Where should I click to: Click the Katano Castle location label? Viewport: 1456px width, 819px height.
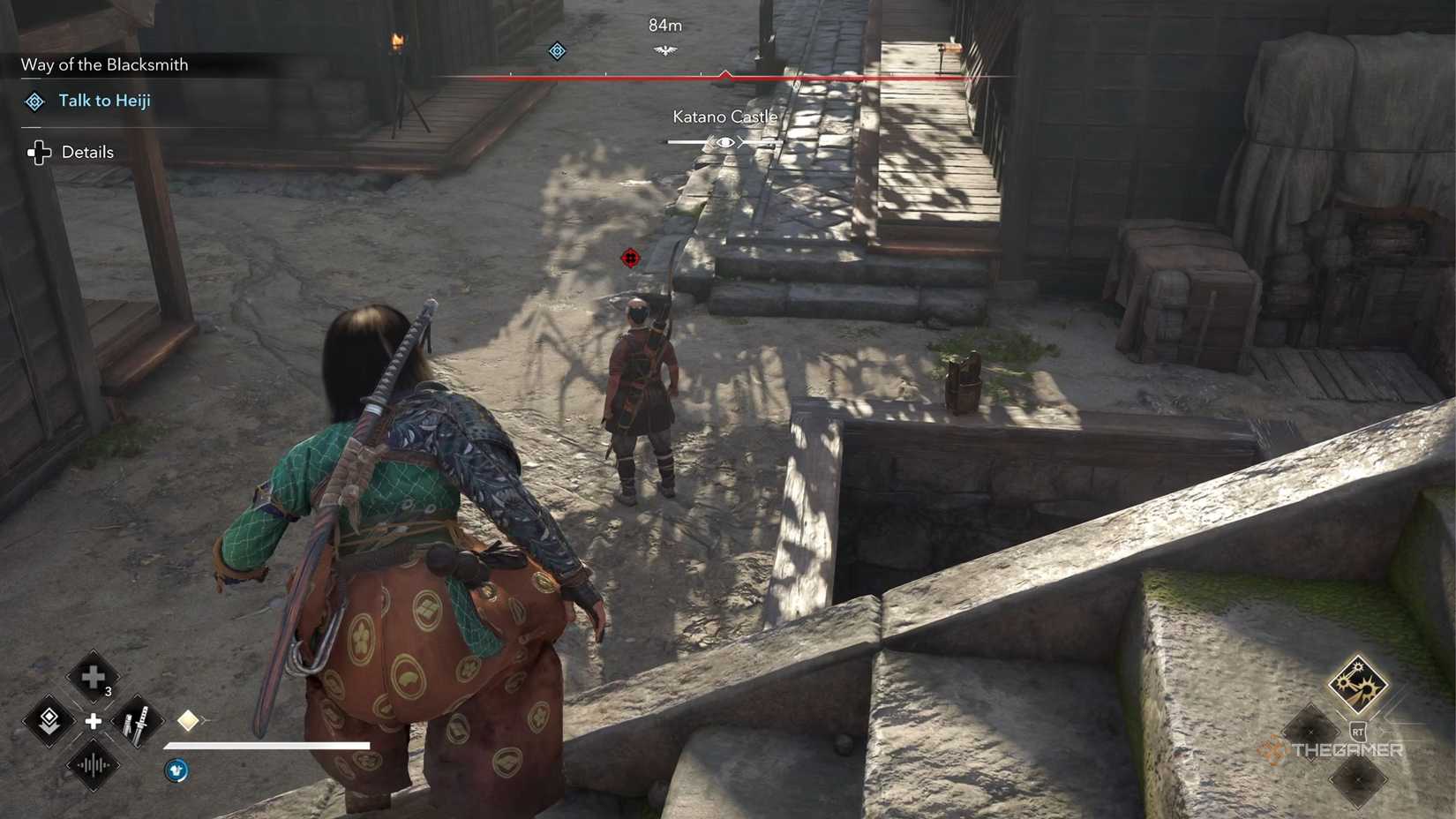pos(725,116)
